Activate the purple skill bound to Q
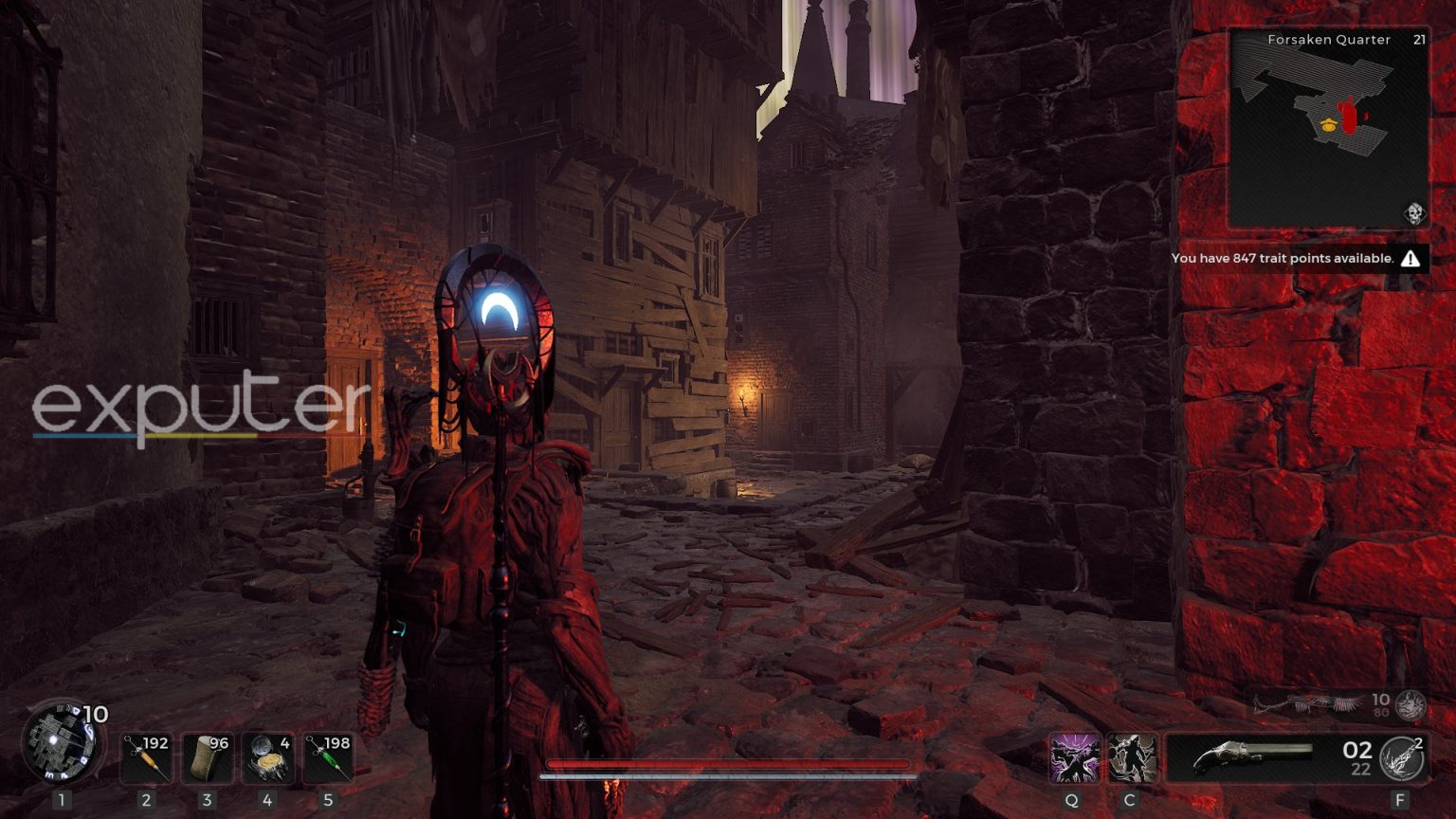 [1074, 758]
